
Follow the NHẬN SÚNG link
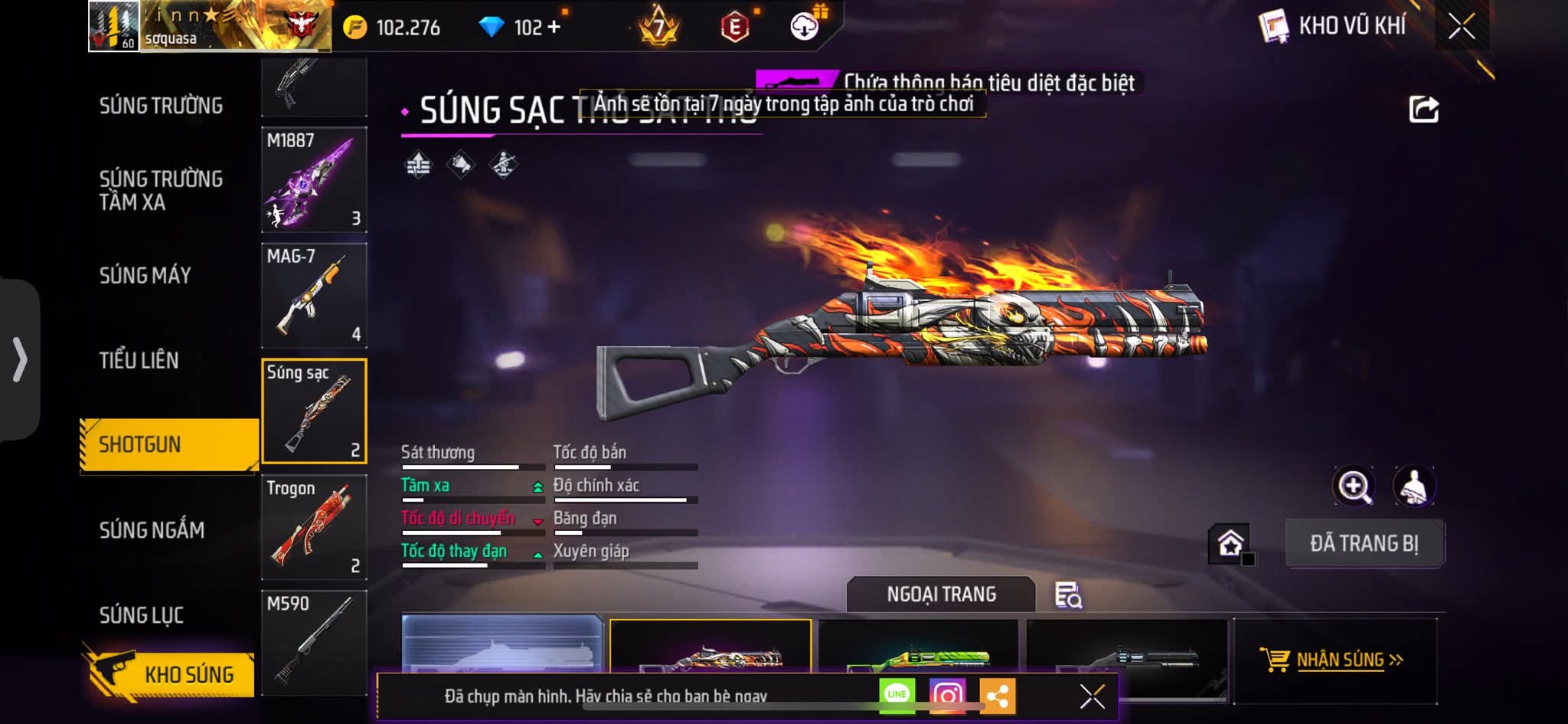point(1340,660)
